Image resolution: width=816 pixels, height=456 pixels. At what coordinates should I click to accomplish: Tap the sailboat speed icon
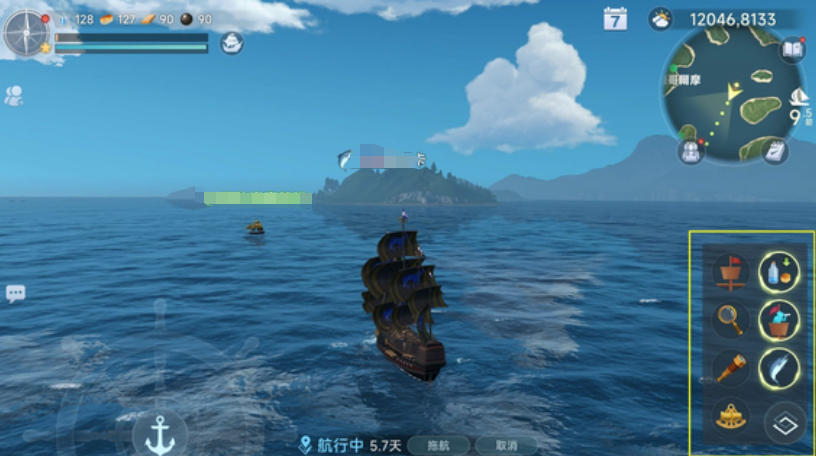click(x=799, y=97)
